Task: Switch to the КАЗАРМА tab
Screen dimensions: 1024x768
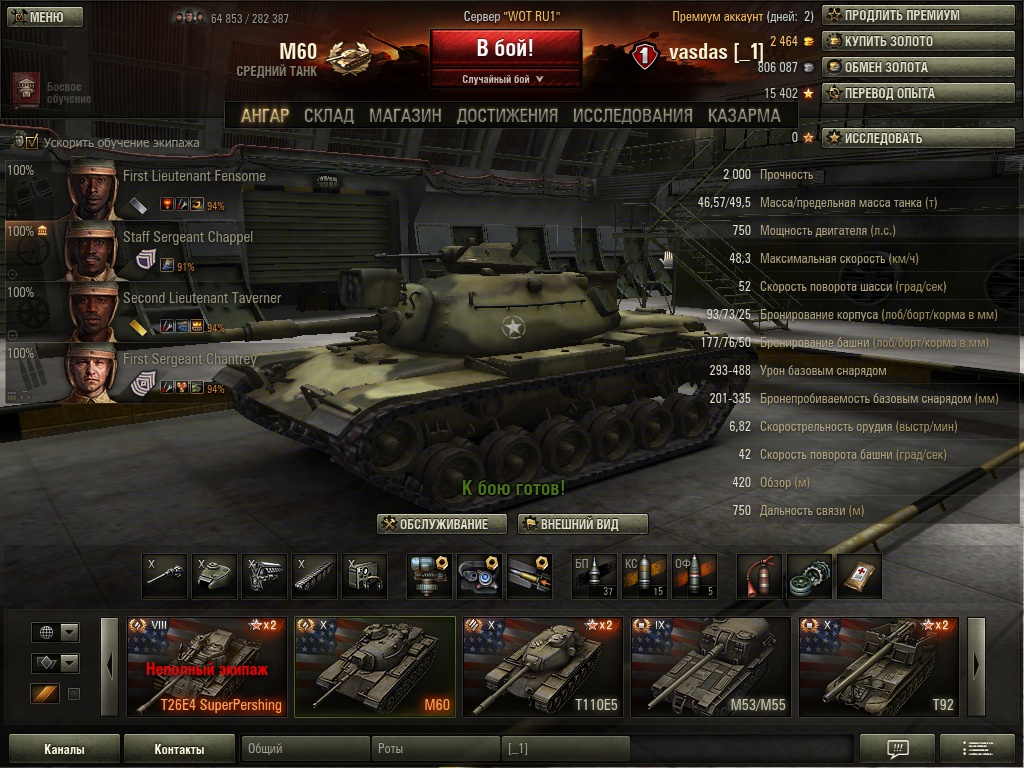Action: click(x=744, y=115)
